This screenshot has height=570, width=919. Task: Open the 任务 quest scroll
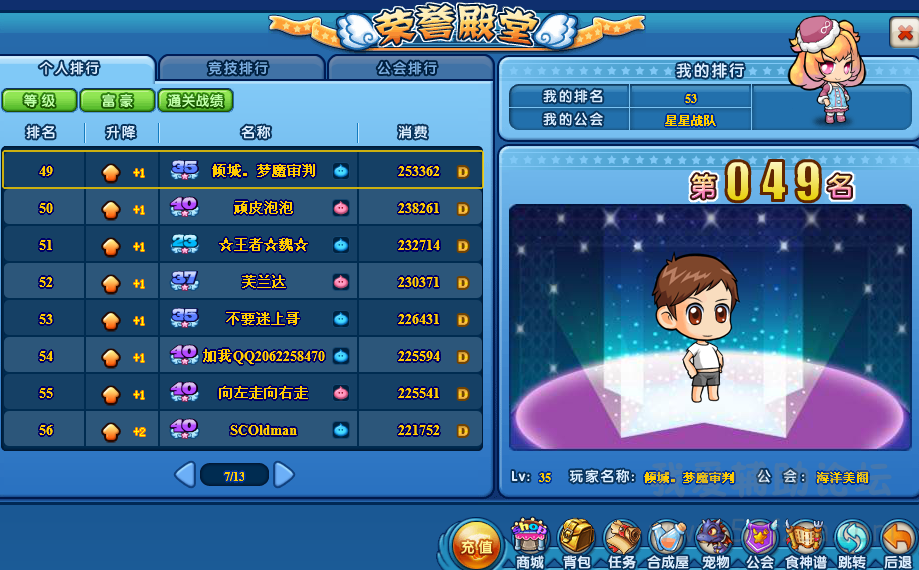621,543
